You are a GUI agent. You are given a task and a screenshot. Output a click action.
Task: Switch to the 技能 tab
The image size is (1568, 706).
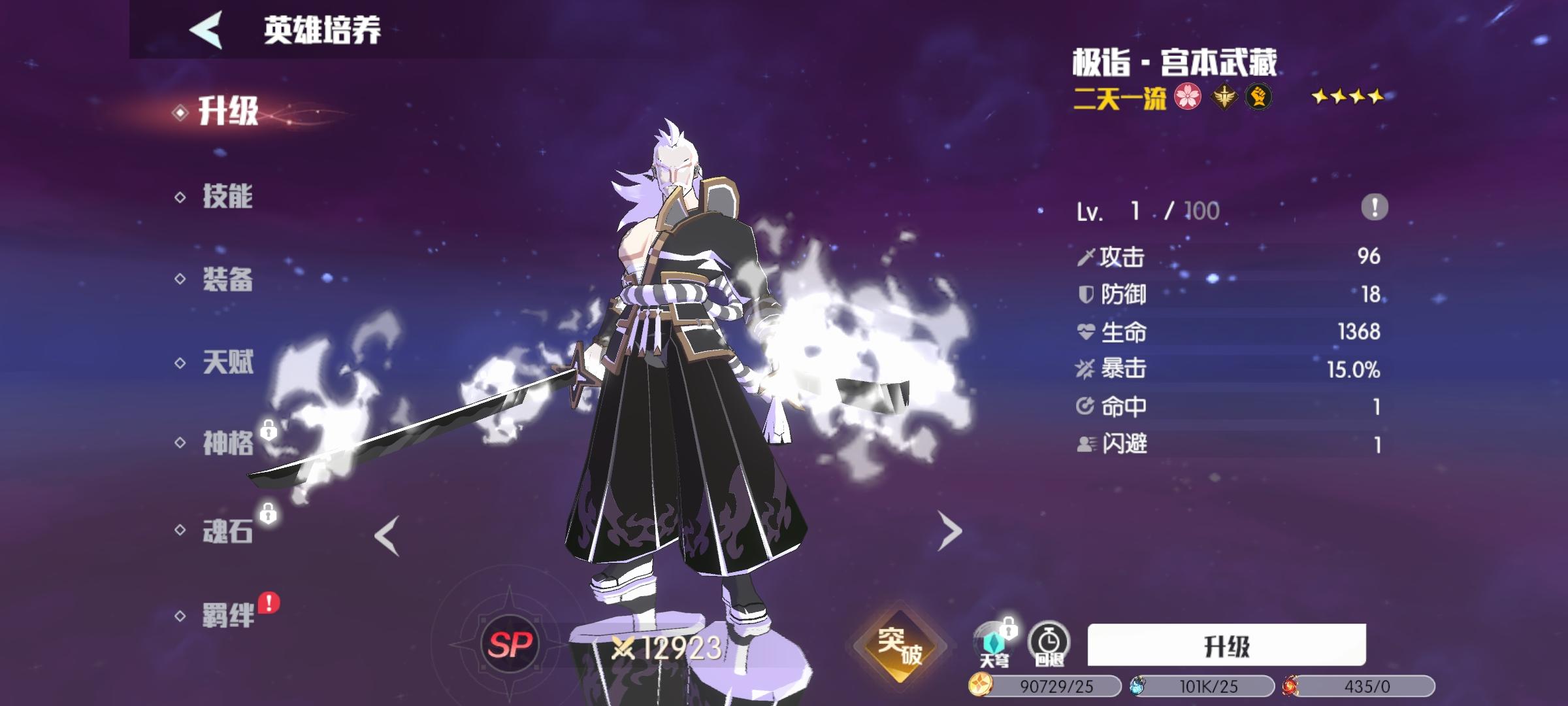(x=227, y=196)
